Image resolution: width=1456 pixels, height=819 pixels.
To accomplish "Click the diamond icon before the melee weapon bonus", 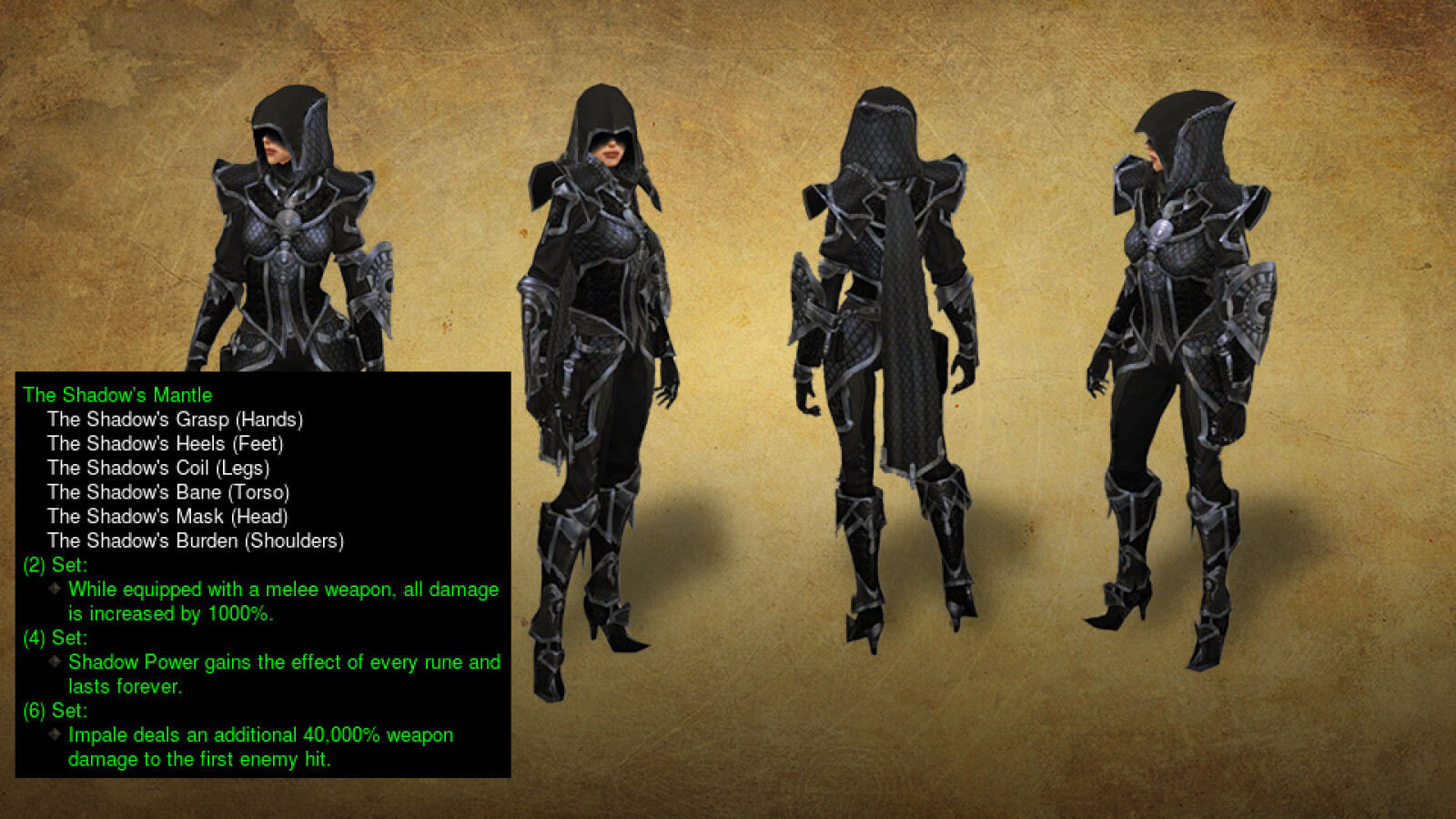I will click(57, 589).
